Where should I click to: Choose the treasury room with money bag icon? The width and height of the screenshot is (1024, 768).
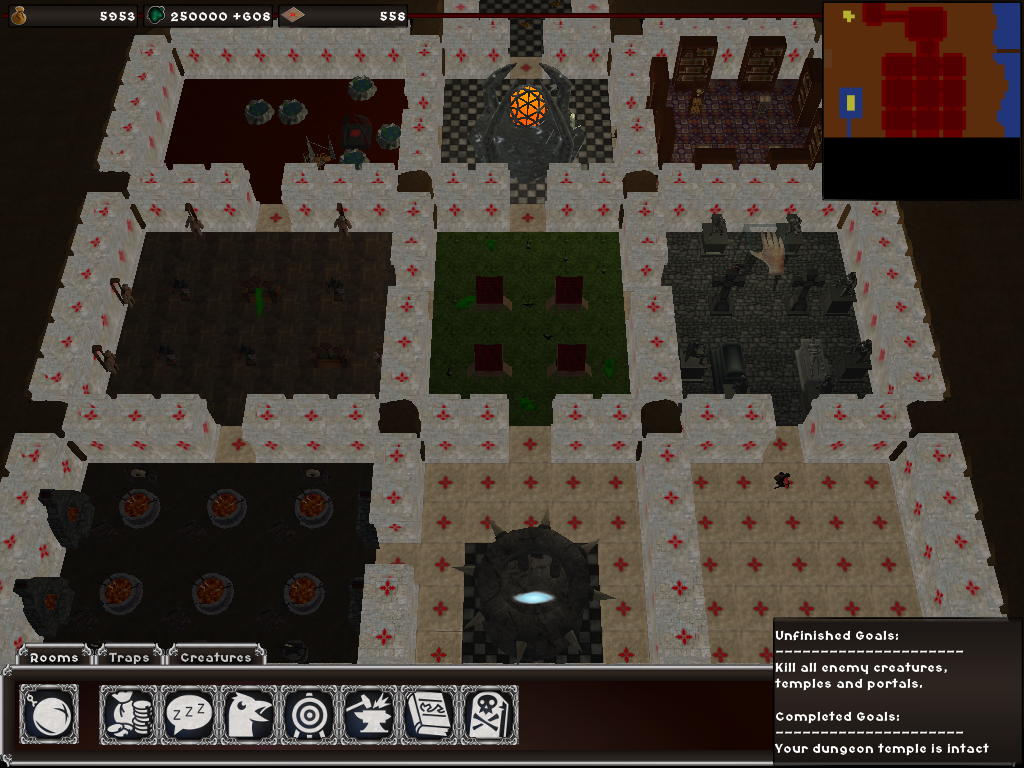129,714
